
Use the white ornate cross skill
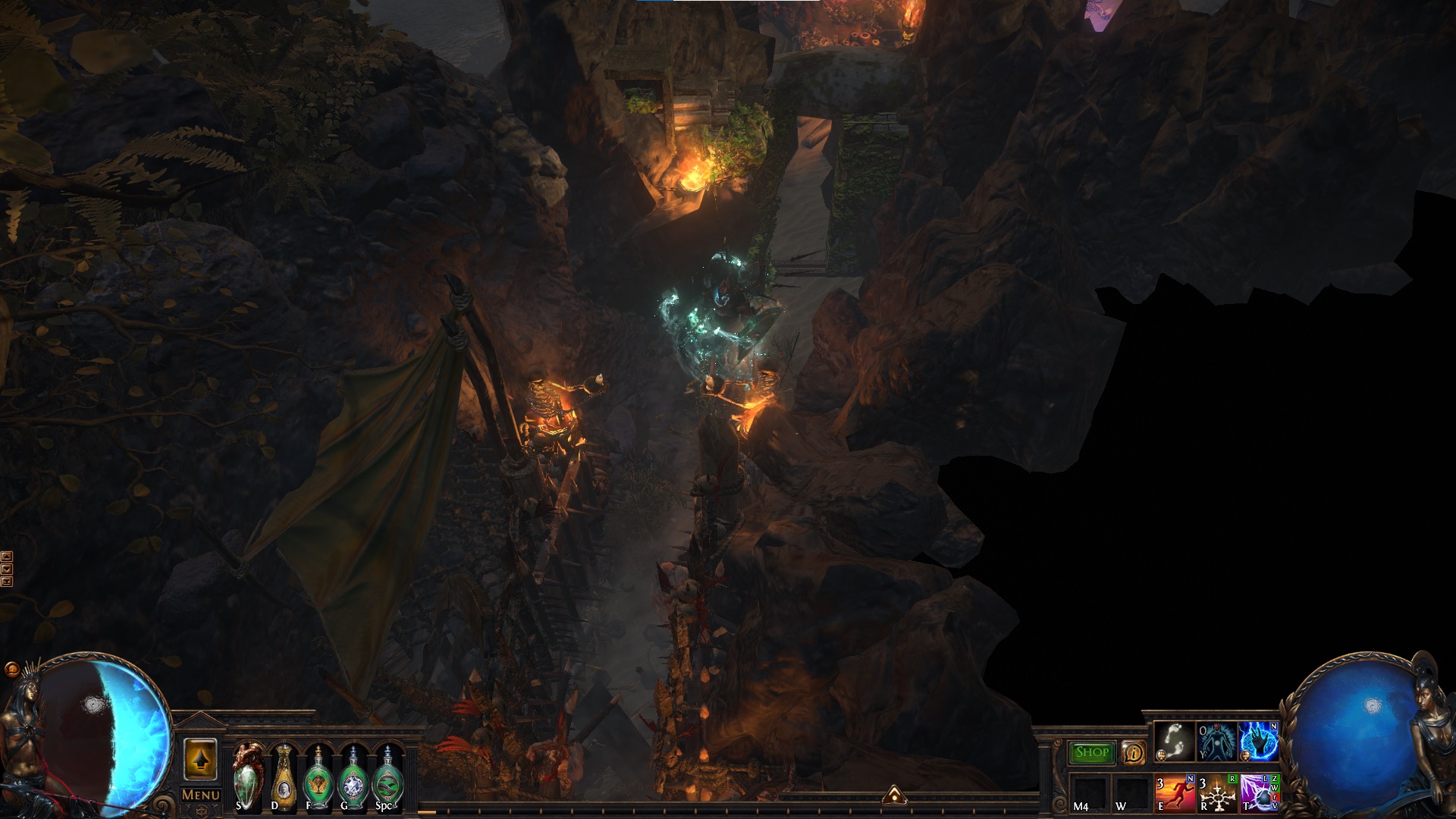click(x=1216, y=793)
